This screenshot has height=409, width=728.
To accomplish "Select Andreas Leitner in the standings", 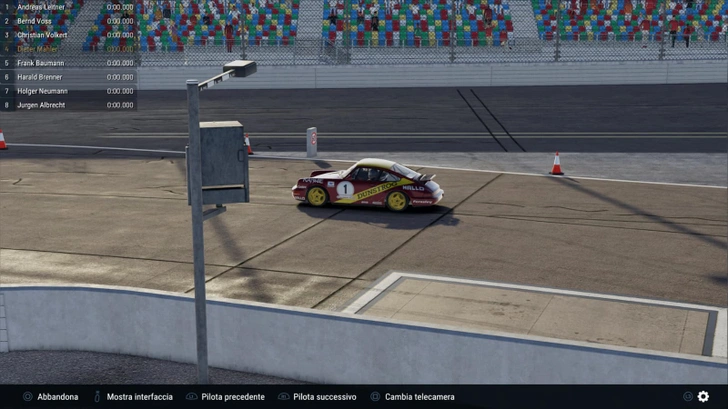I will click(68, 7).
